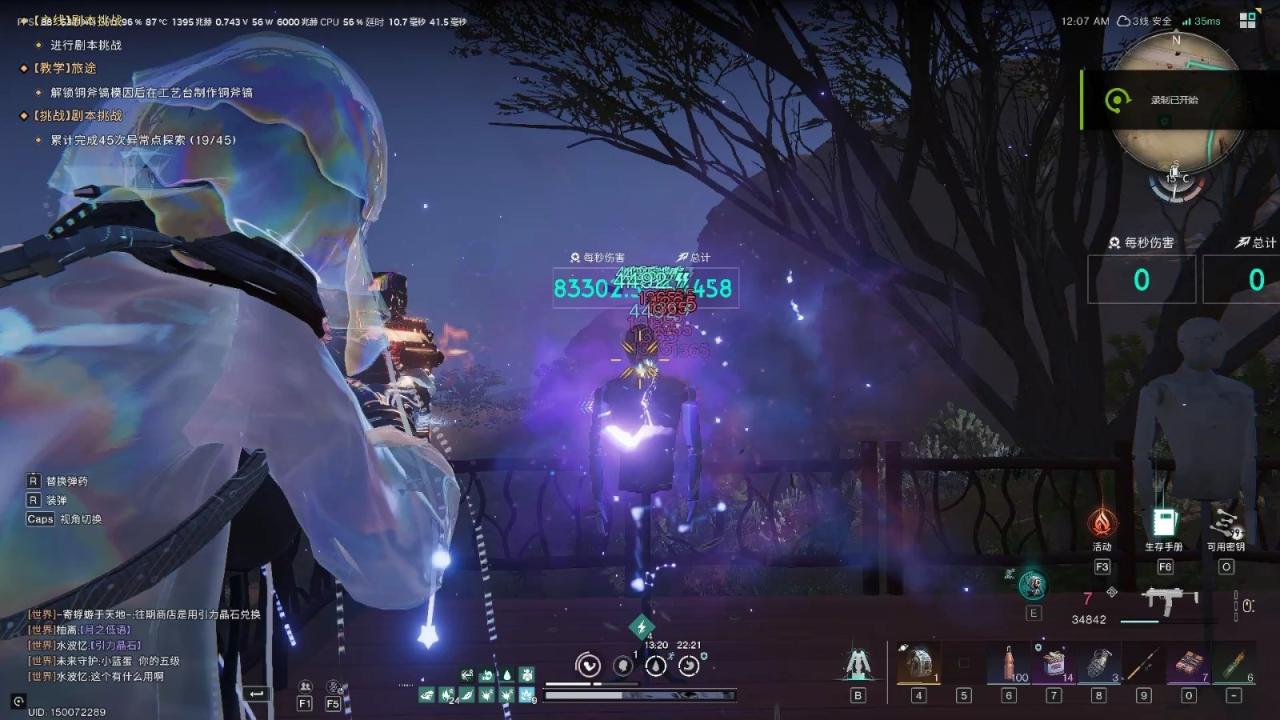
Task: Open the chat input arrow button
Action: click(257, 693)
